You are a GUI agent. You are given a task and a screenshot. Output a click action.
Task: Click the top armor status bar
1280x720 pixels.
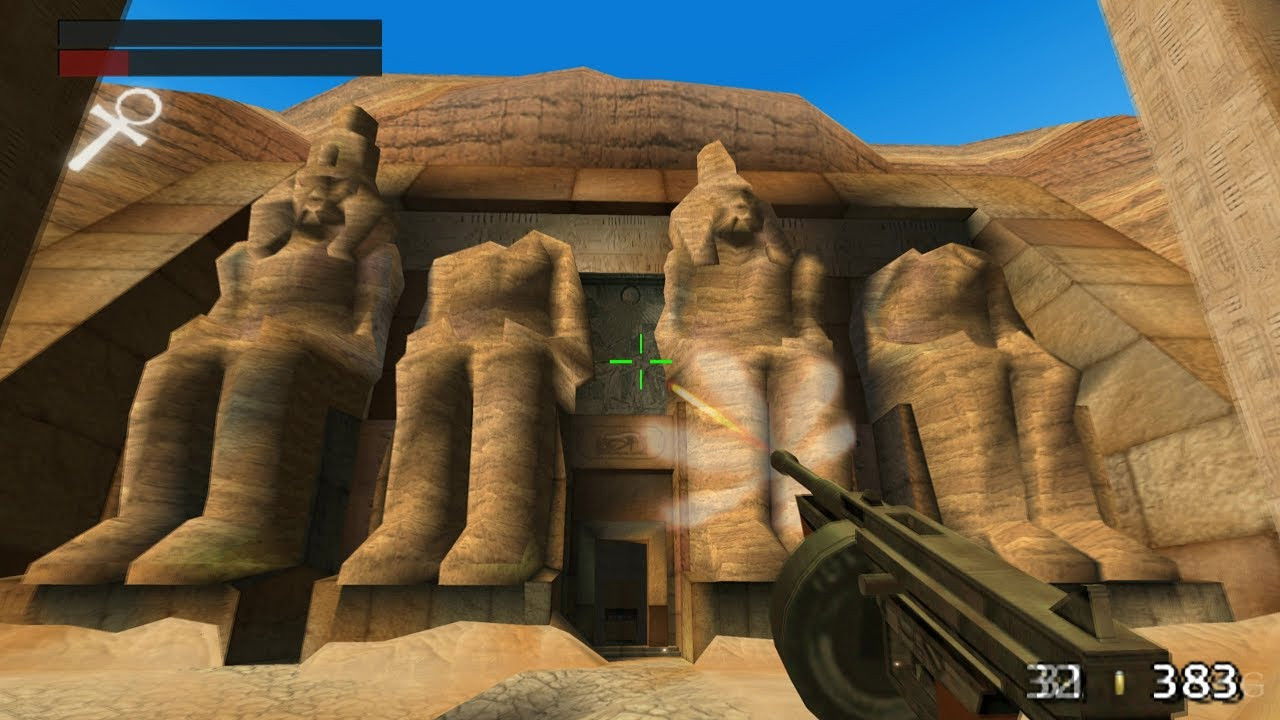tap(220, 32)
